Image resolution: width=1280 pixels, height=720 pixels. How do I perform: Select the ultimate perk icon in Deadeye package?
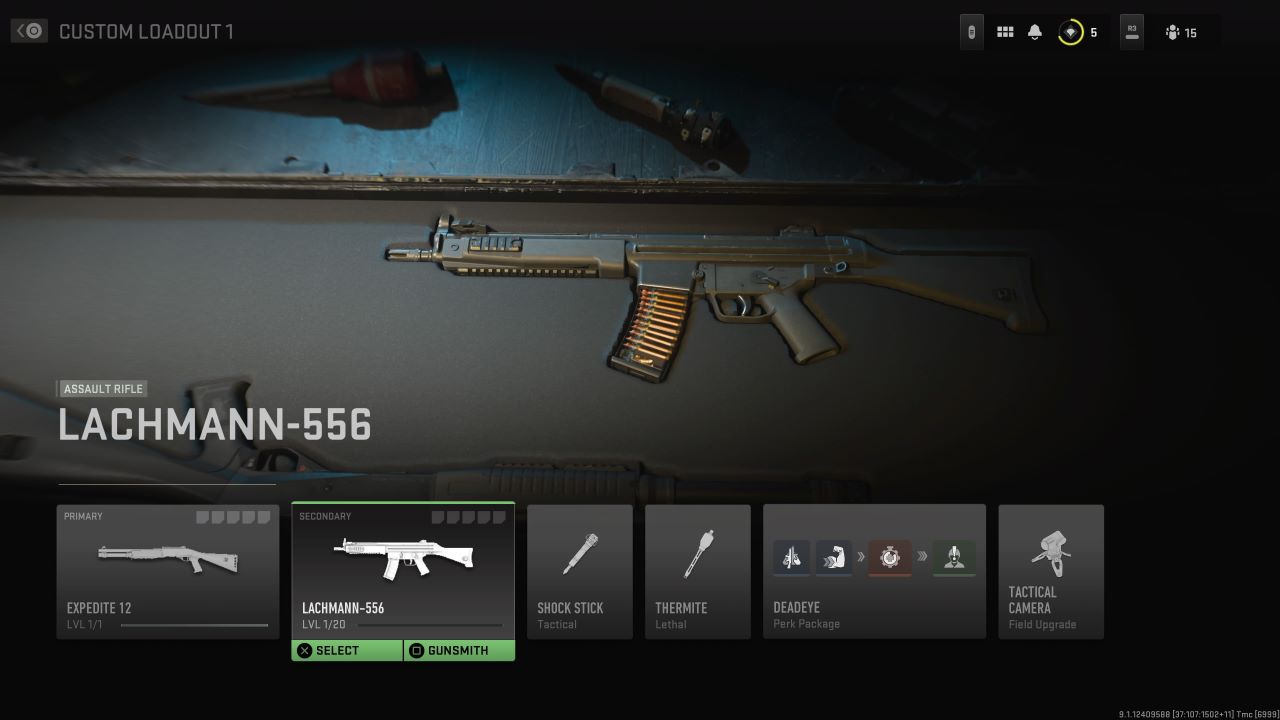(x=954, y=558)
